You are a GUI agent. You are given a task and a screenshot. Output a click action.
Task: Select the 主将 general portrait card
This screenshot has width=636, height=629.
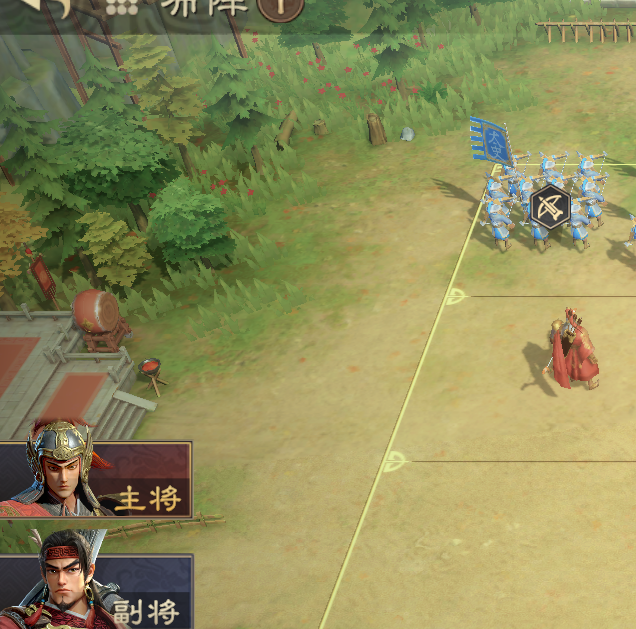pyautogui.click(x=95, y=480)
